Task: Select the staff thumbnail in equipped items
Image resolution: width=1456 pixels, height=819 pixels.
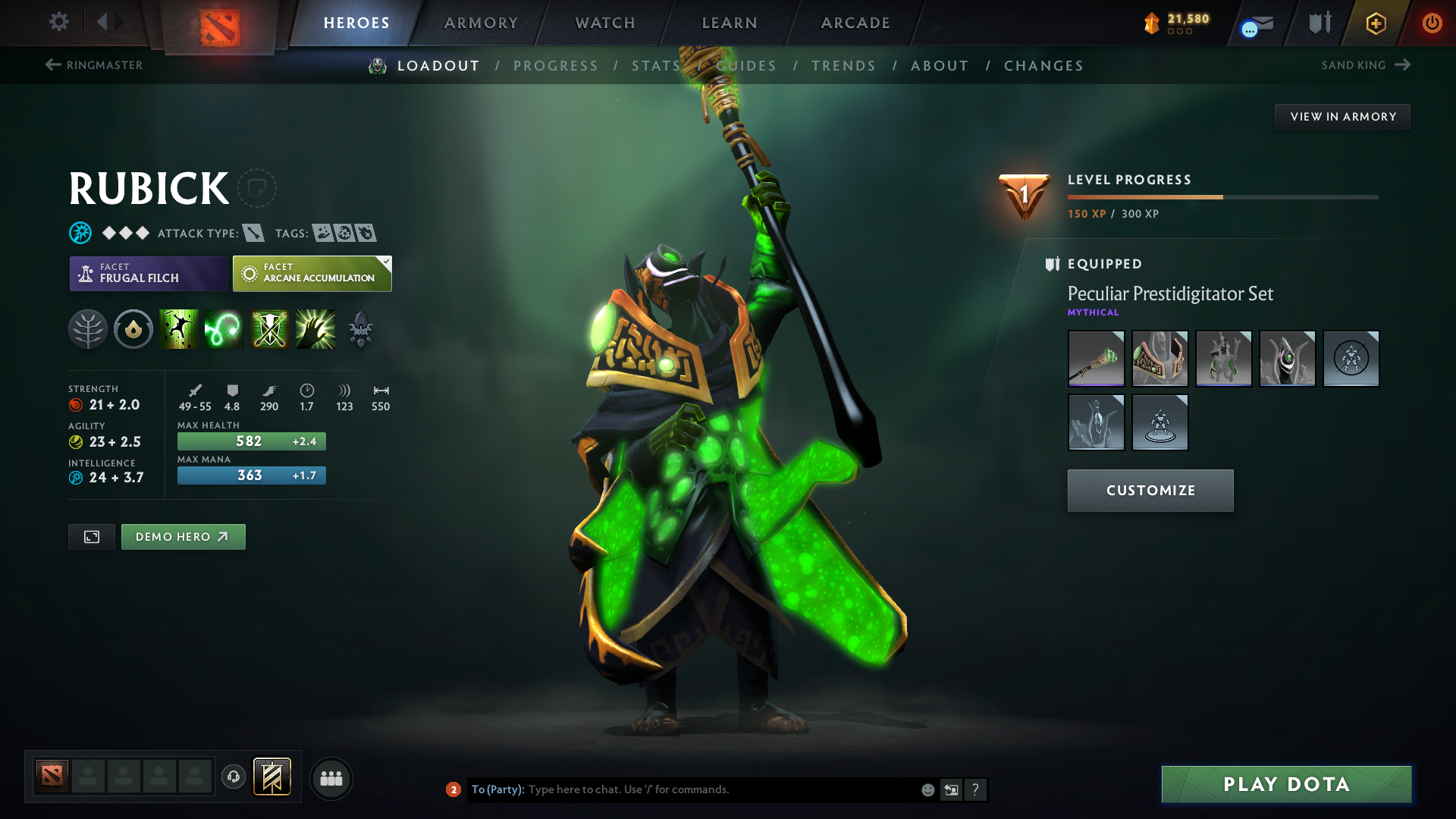Action: (x=1095, y=359)
